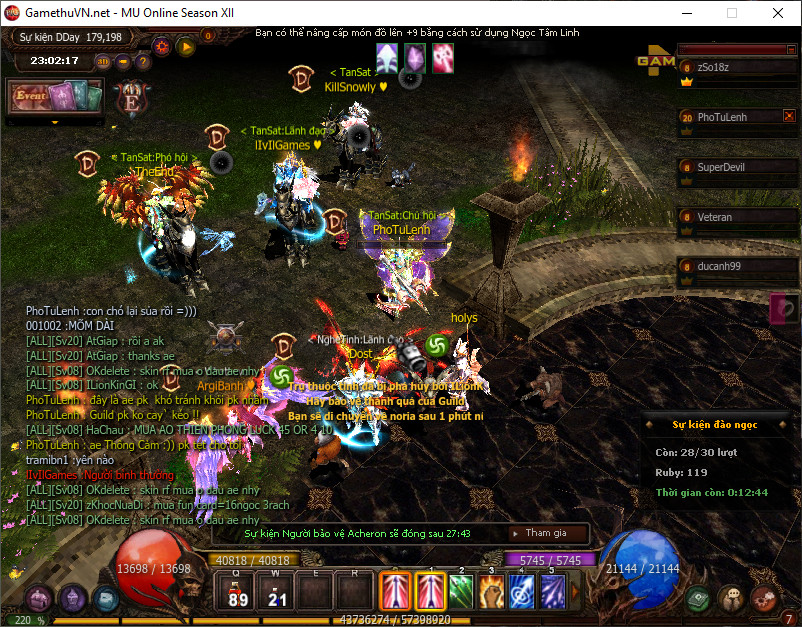
Task: Close the game window
Action: pyautogui.click(x=777, y=13)
